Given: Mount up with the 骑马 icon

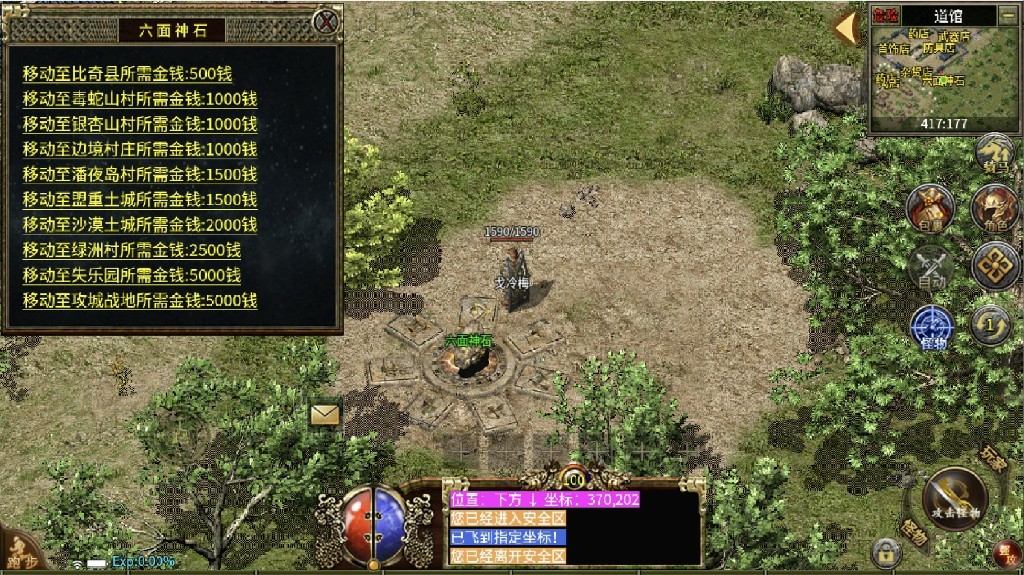Looking at the screenshot, I should [993, 153].
